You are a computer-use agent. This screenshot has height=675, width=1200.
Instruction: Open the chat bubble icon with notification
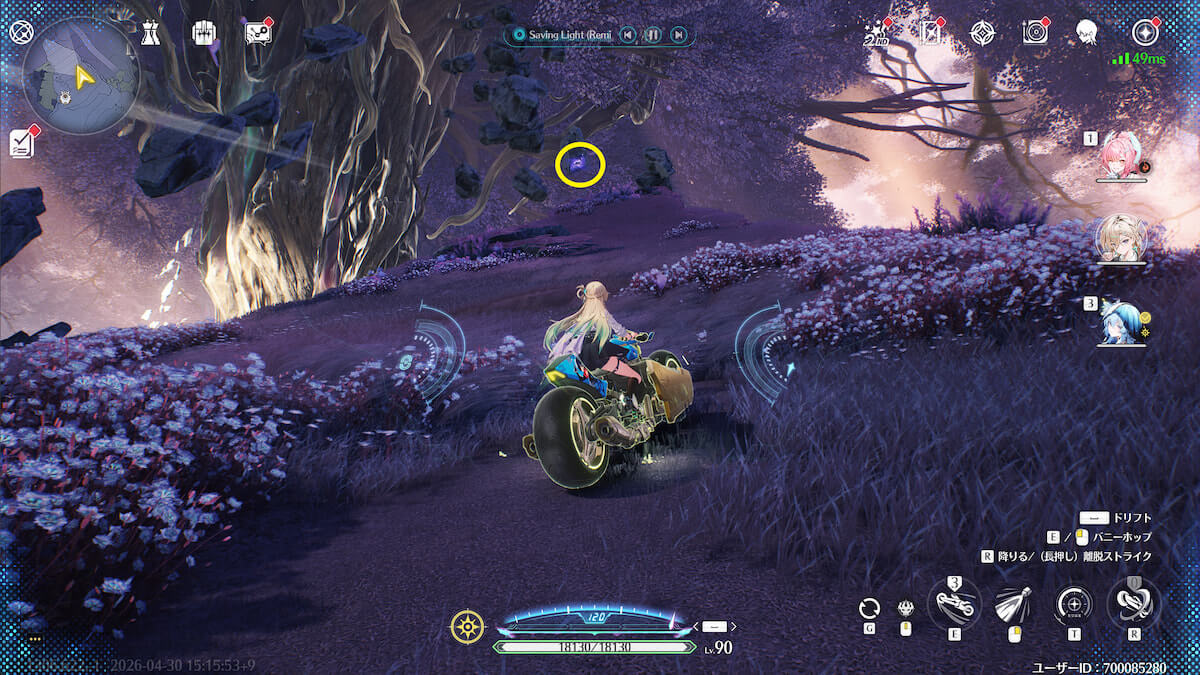click(x=257, y=33)
